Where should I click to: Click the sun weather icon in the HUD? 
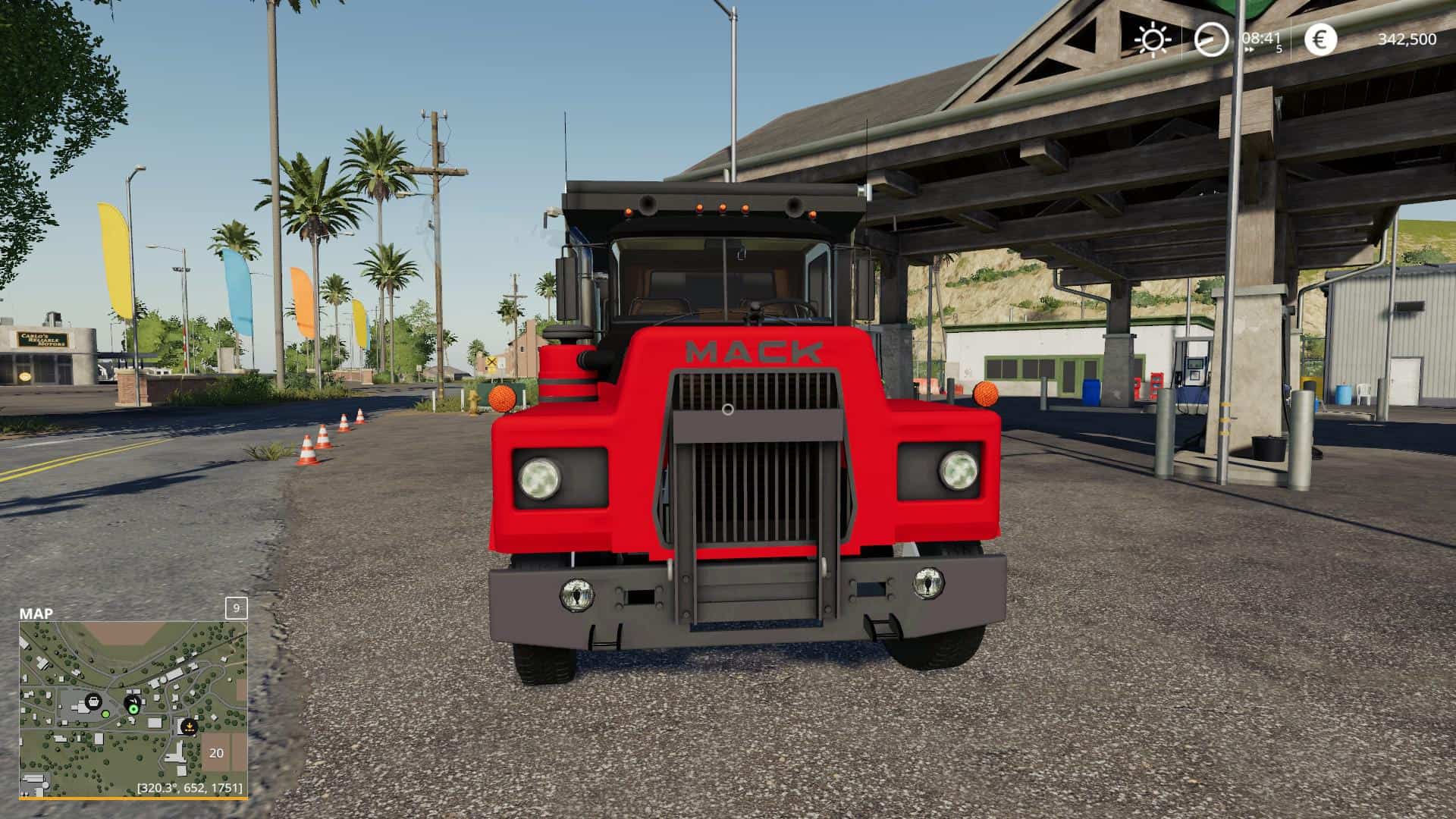[x=1153, y=39]
